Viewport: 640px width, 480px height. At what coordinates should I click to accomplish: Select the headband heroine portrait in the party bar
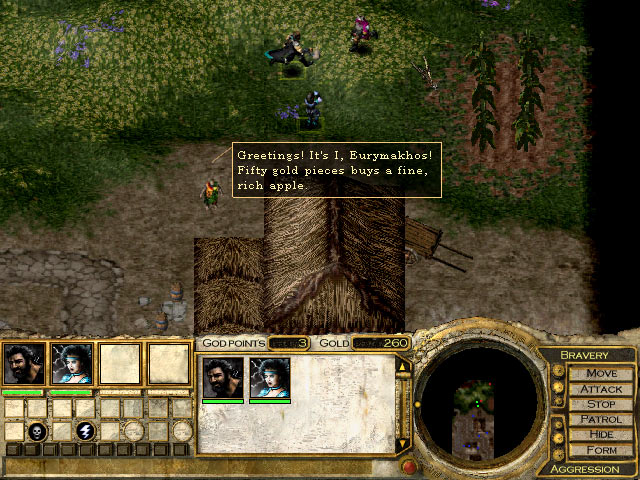[72, 364]
